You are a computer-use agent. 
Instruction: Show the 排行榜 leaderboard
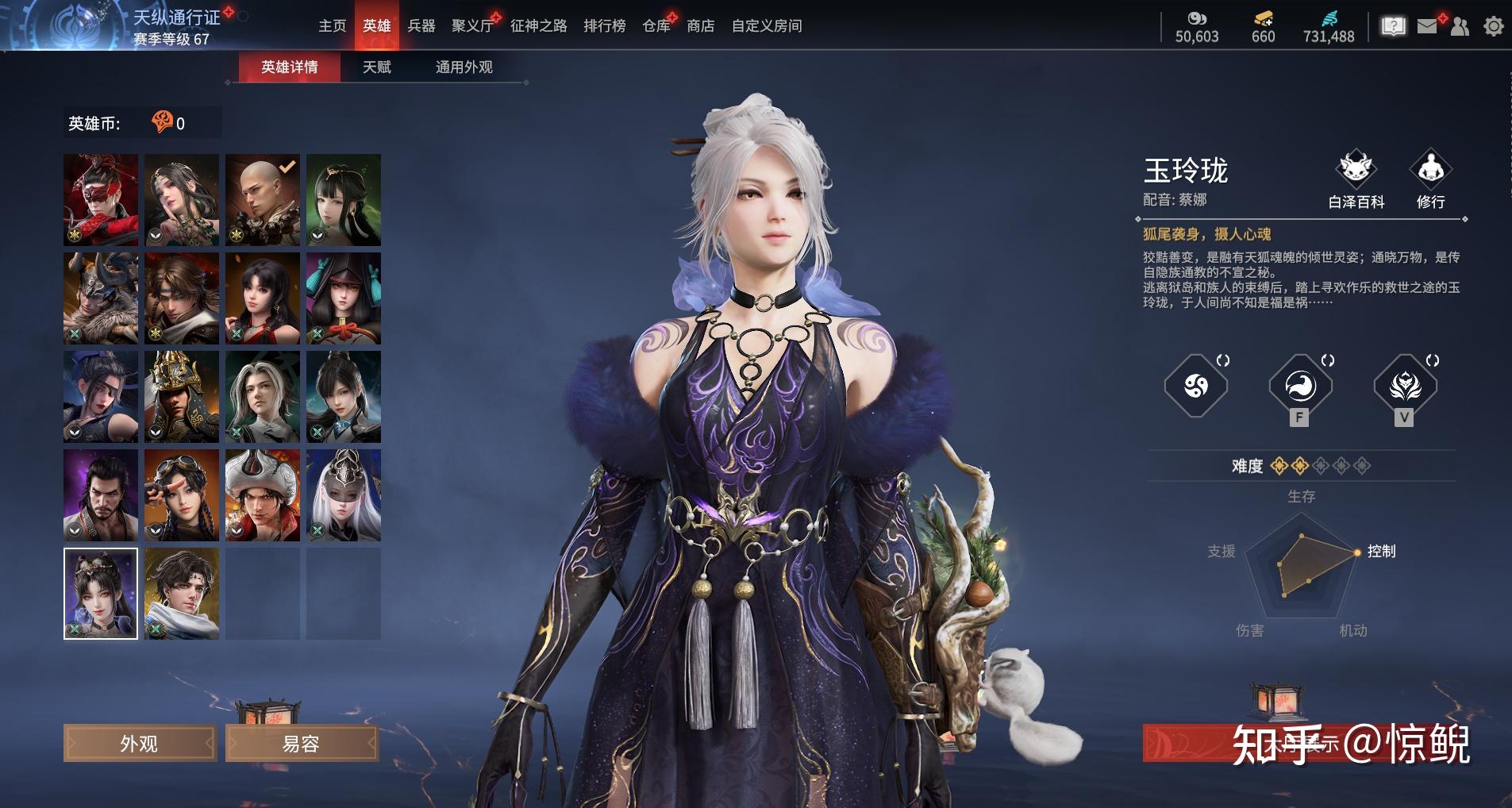pyautogui.click(x=604, y=26)
